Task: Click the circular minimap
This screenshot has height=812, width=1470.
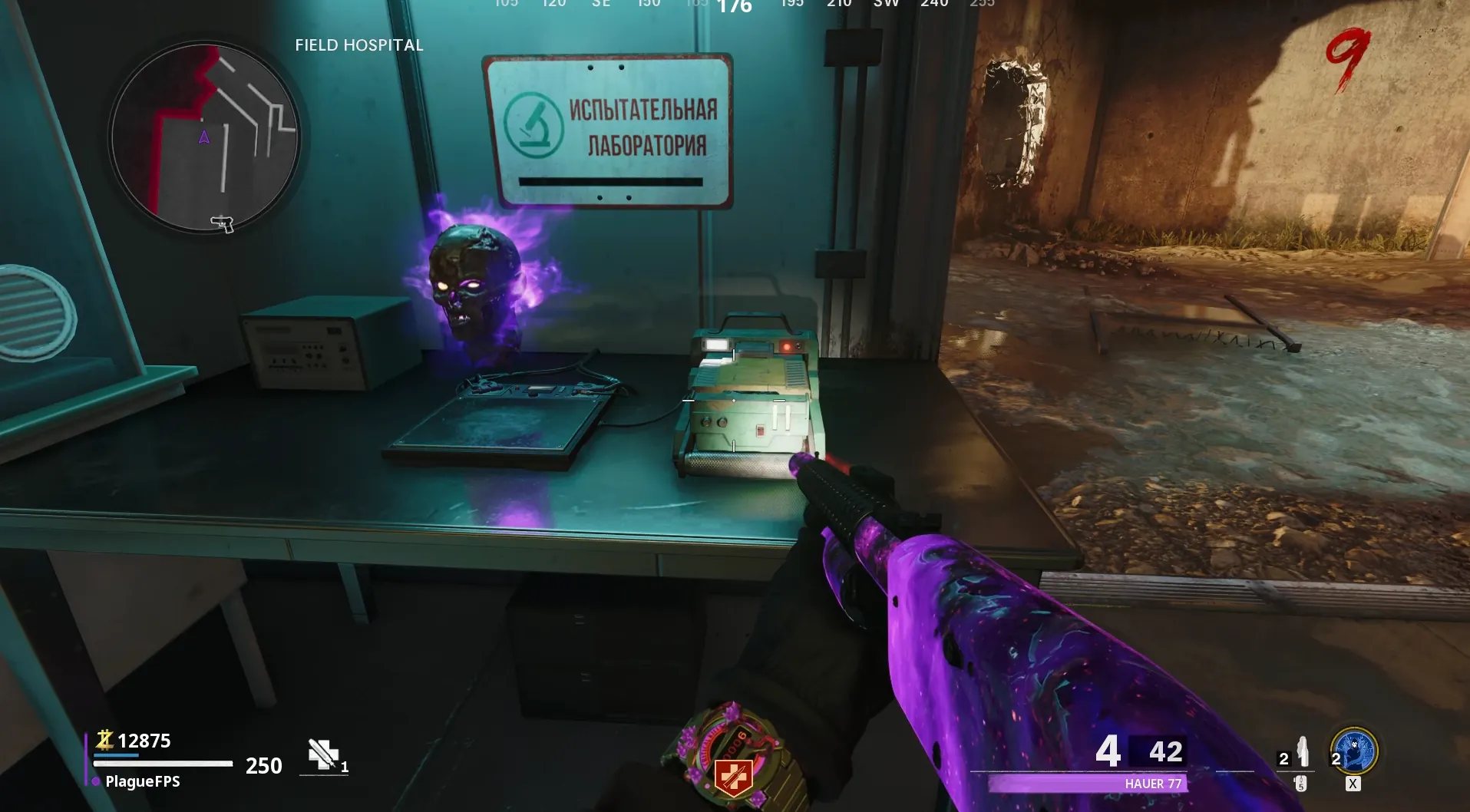Action: click(205, 138)
